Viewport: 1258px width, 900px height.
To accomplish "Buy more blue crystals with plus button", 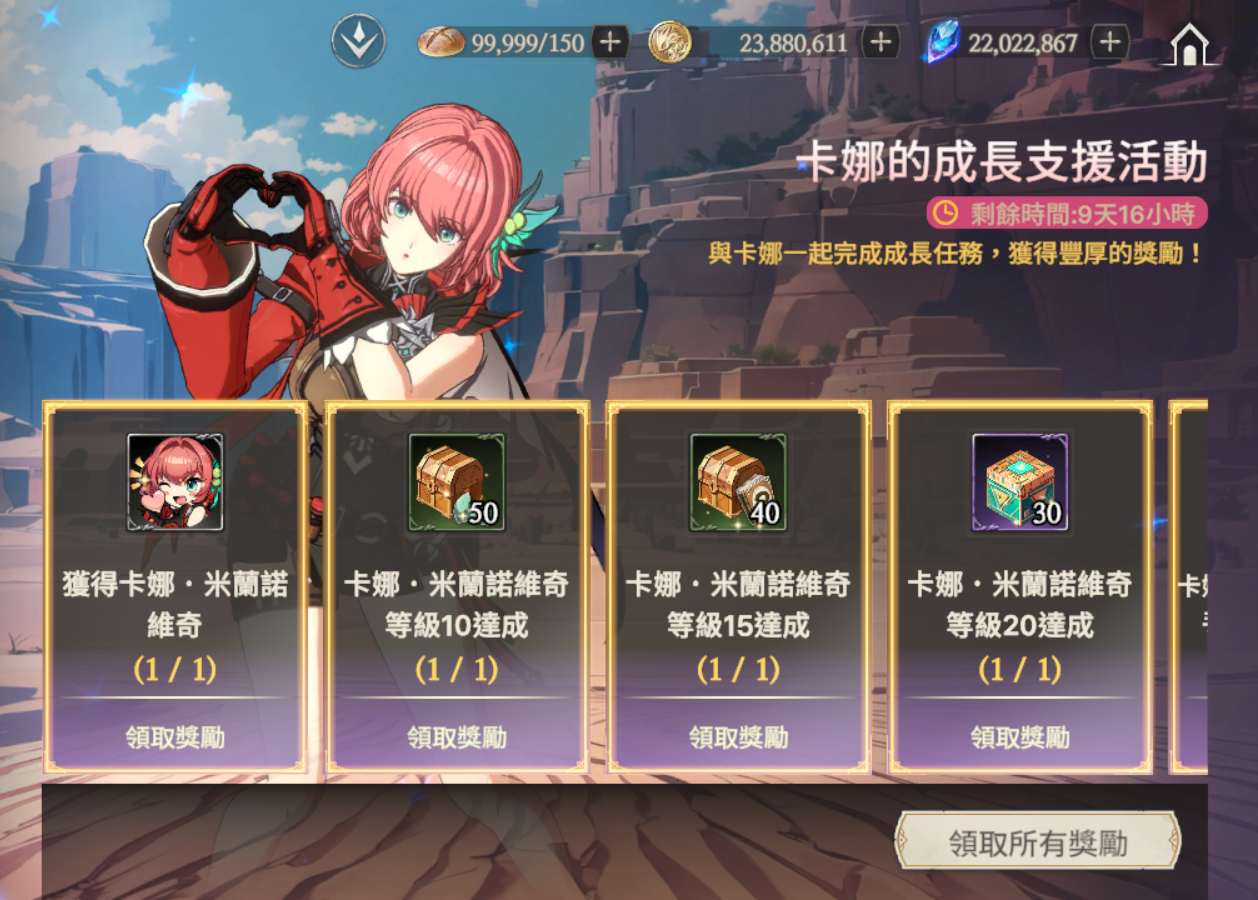I will tap(1109, 43).
